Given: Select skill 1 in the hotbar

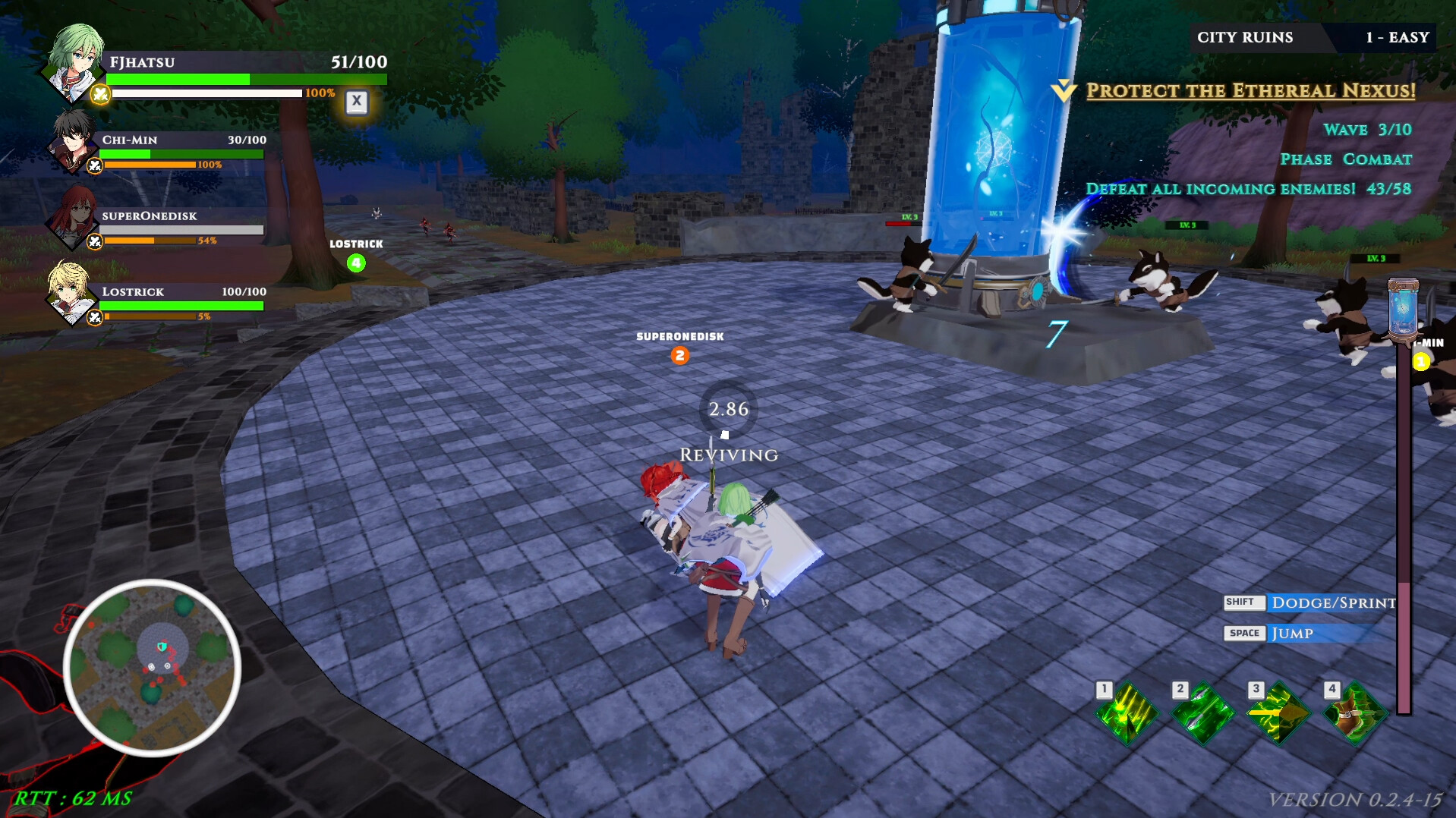Looking at the screenshot, I should click(1127, 714).
